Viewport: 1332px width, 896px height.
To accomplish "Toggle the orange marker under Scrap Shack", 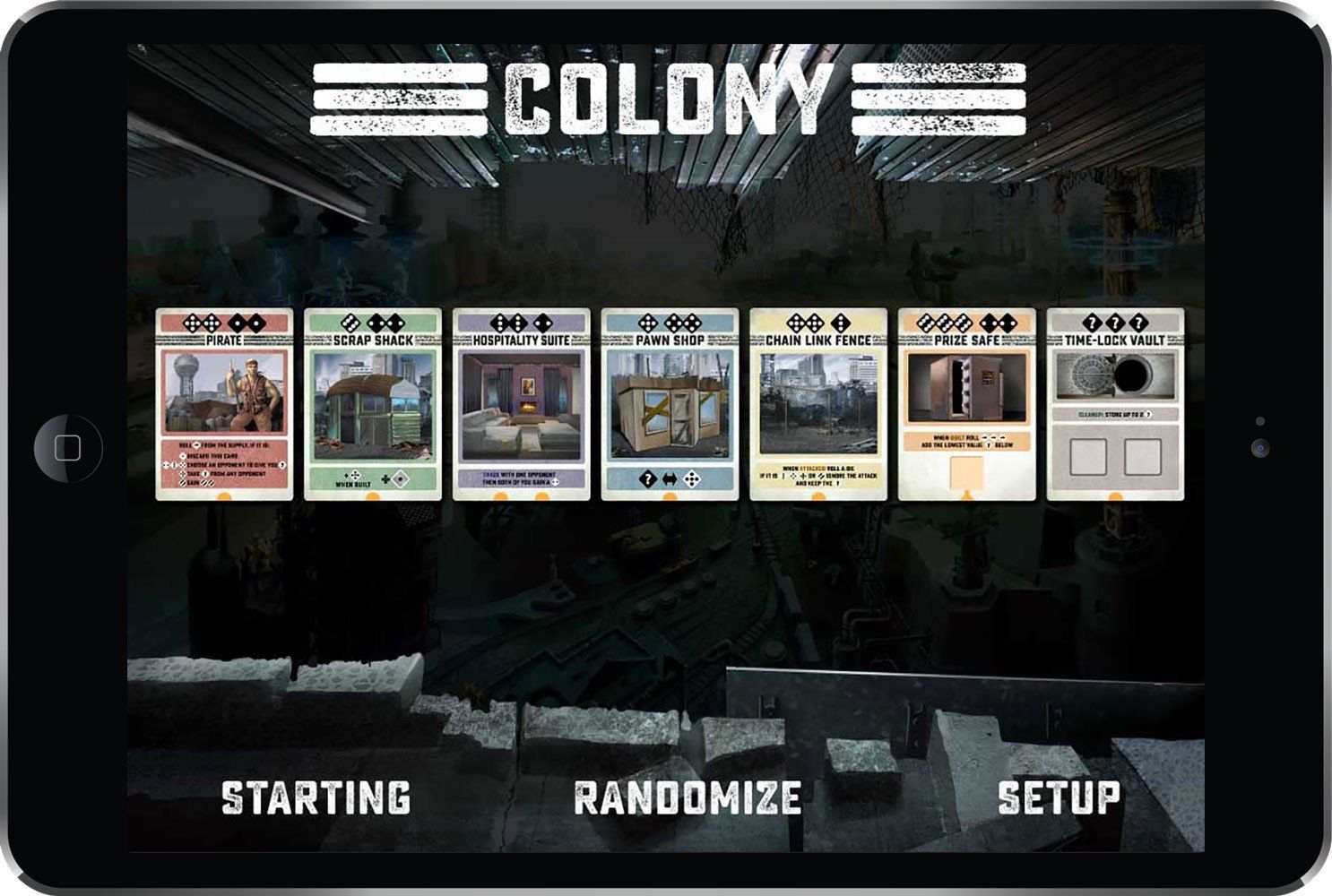I will coord(372,495).
